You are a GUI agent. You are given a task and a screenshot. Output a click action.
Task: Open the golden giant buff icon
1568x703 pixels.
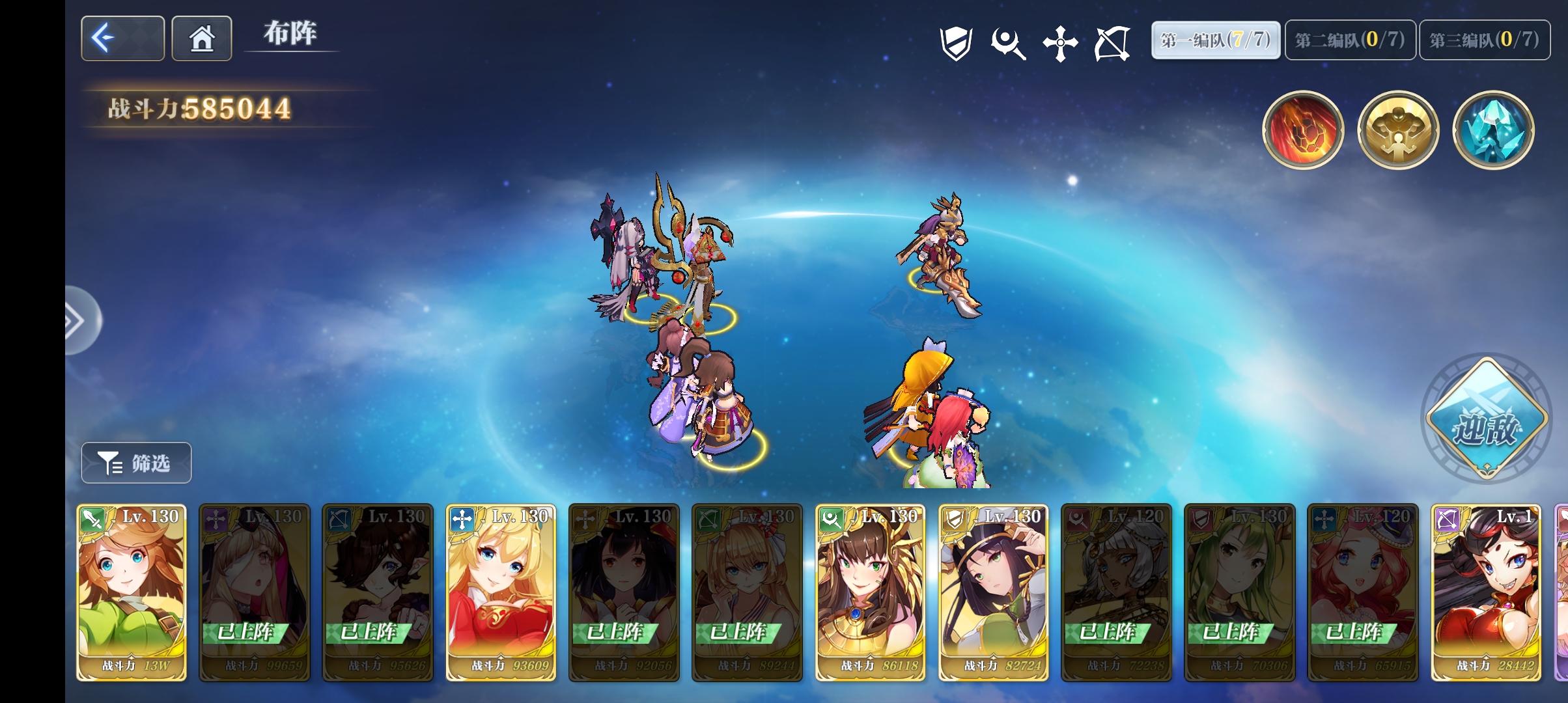[1397, 130]
